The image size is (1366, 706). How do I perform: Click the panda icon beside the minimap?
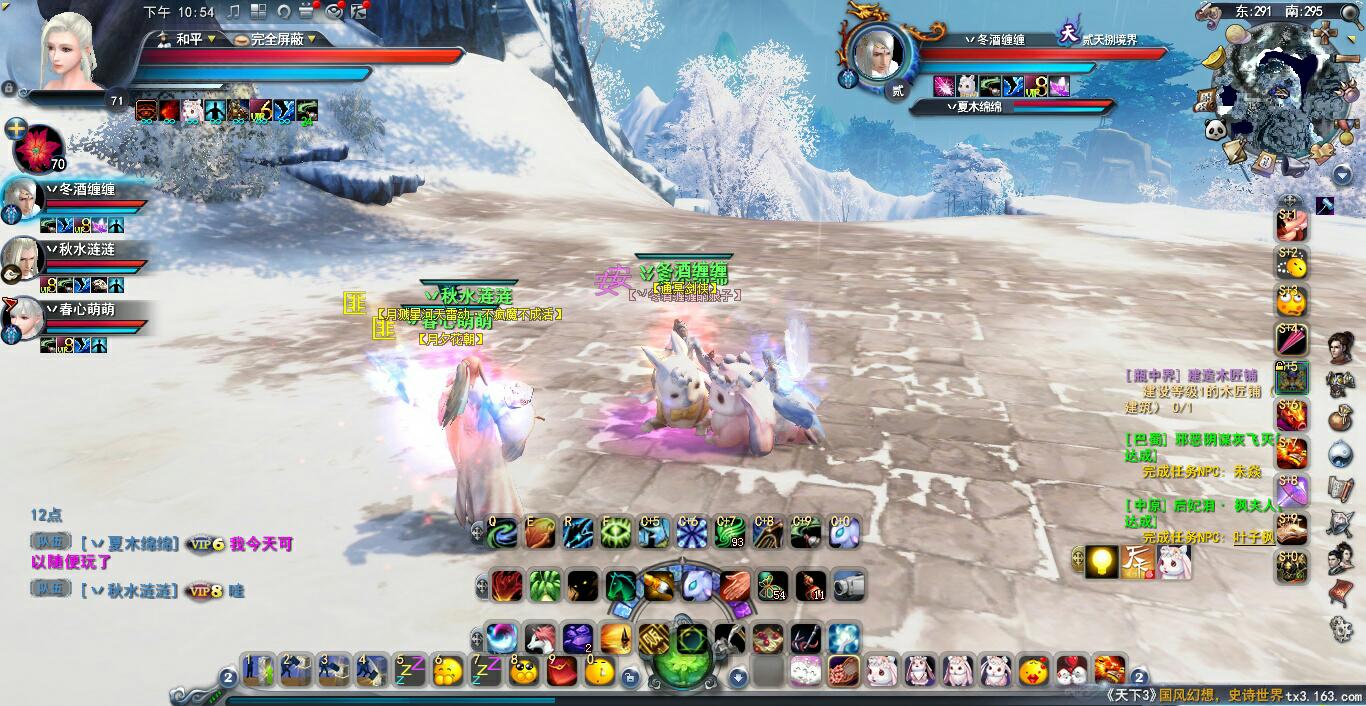tap(1215, 130)
